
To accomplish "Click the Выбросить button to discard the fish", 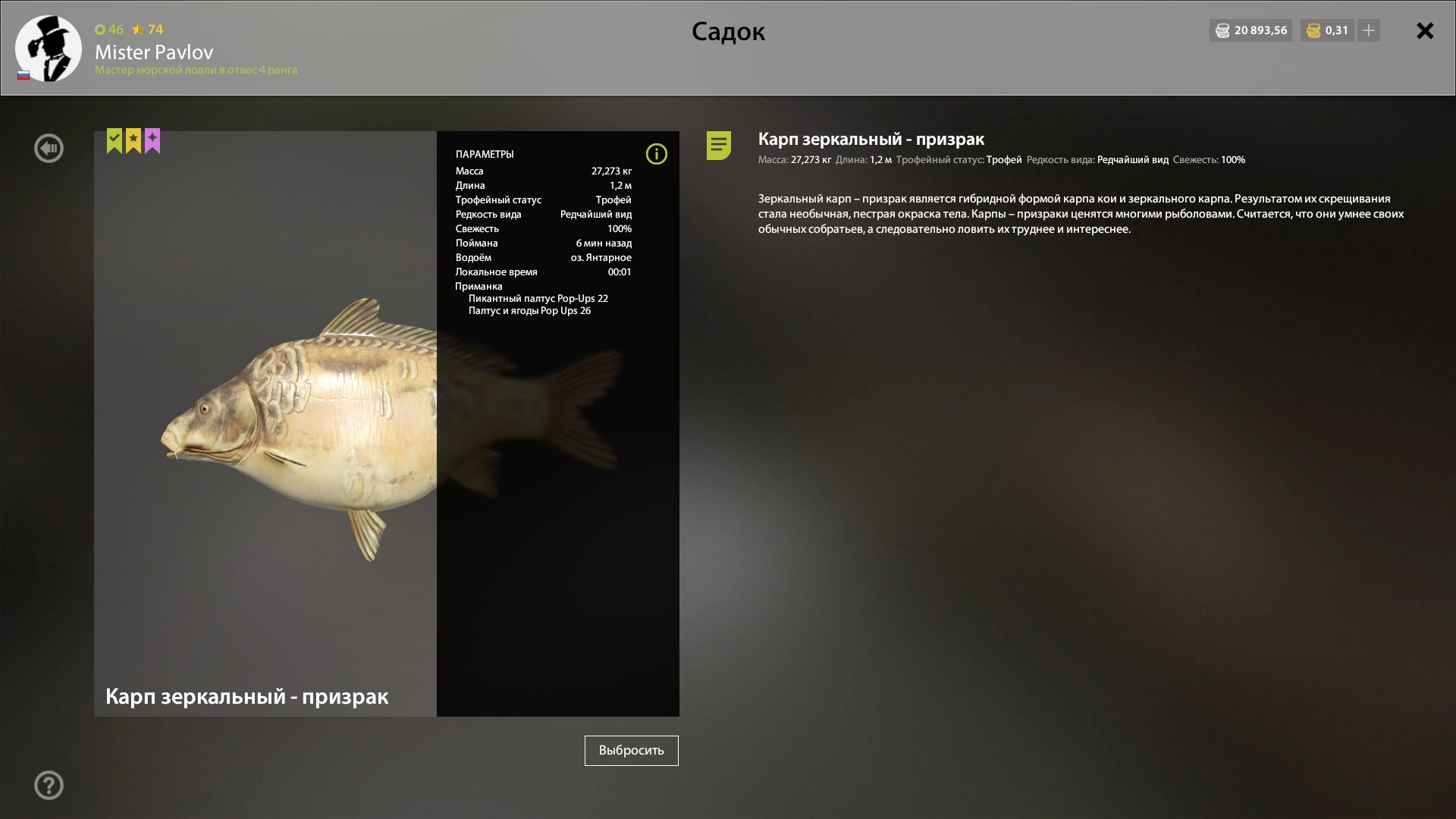I will coord(631,750).
